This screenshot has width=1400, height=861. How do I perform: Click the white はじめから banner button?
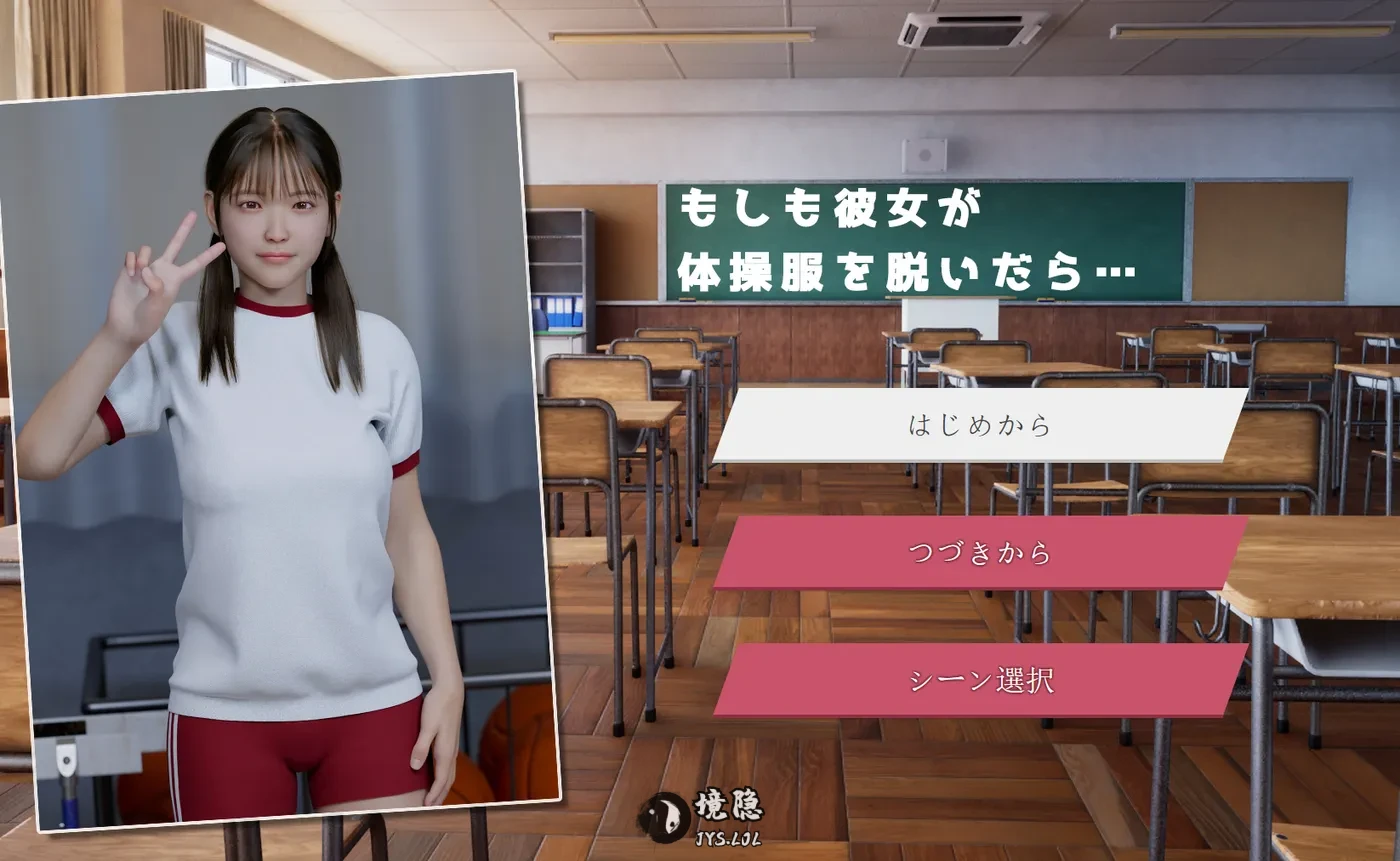coord(978,425)
